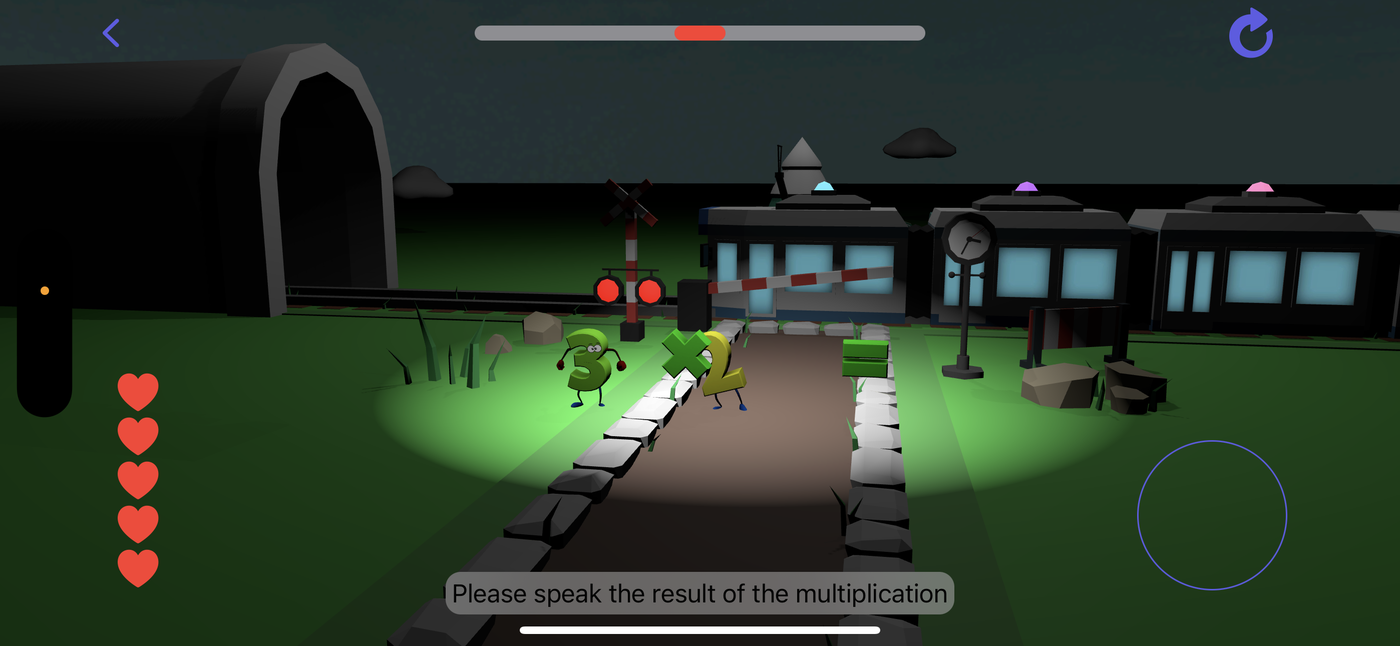Restart the level with the circular arrow

(x=1251, y=34)
